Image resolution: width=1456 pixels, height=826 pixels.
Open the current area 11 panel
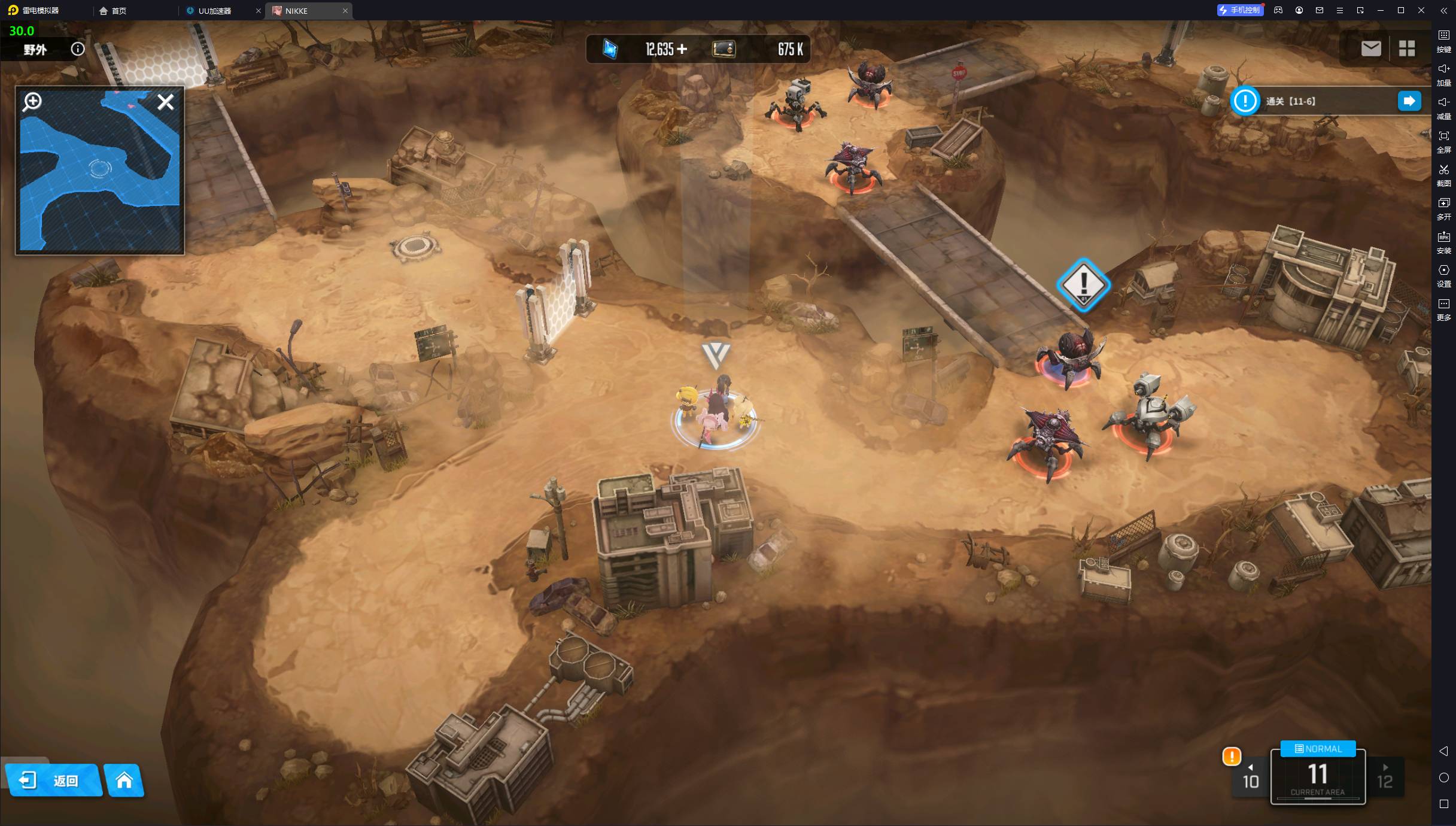tap(1318, 778)
